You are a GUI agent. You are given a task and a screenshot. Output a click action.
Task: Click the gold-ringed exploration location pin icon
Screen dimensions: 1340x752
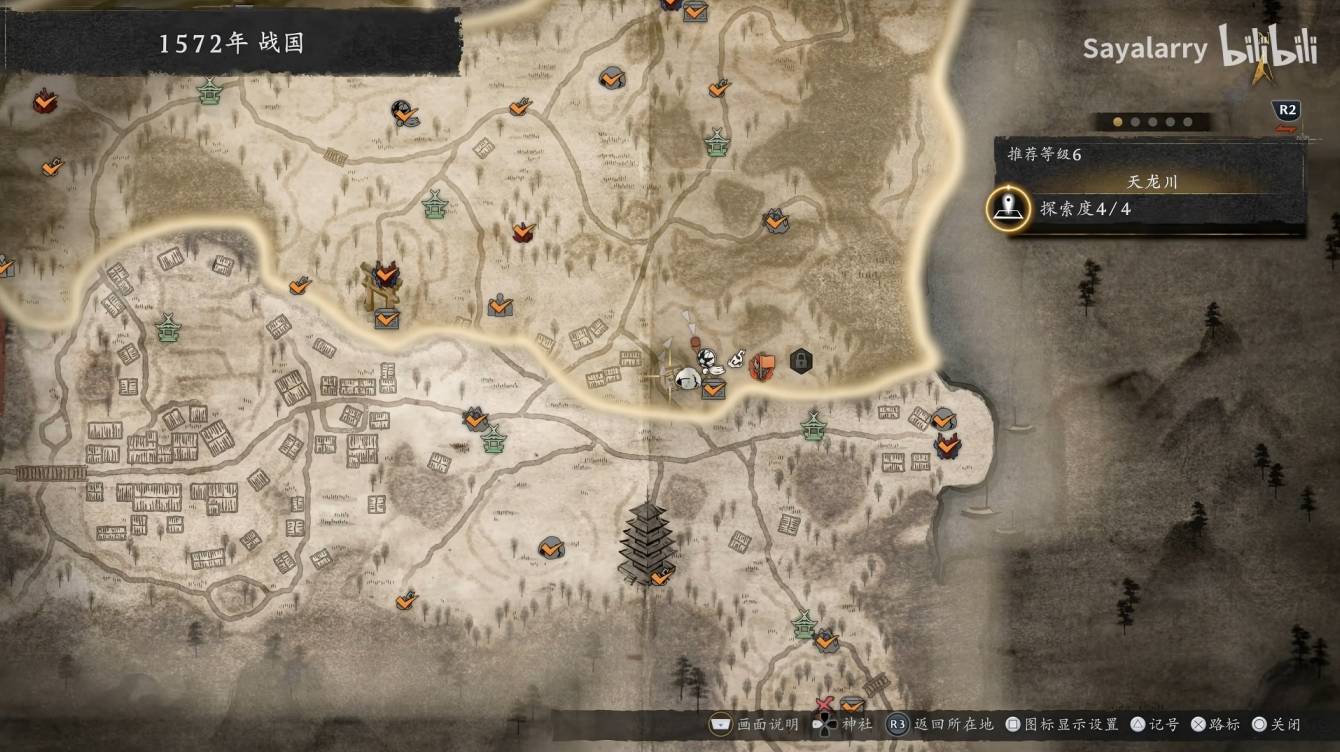(x=1008, y=208)
